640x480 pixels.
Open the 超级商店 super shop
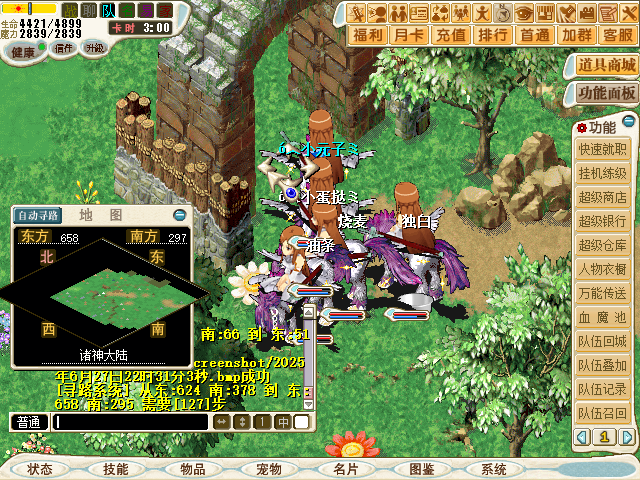pos(603,198)
